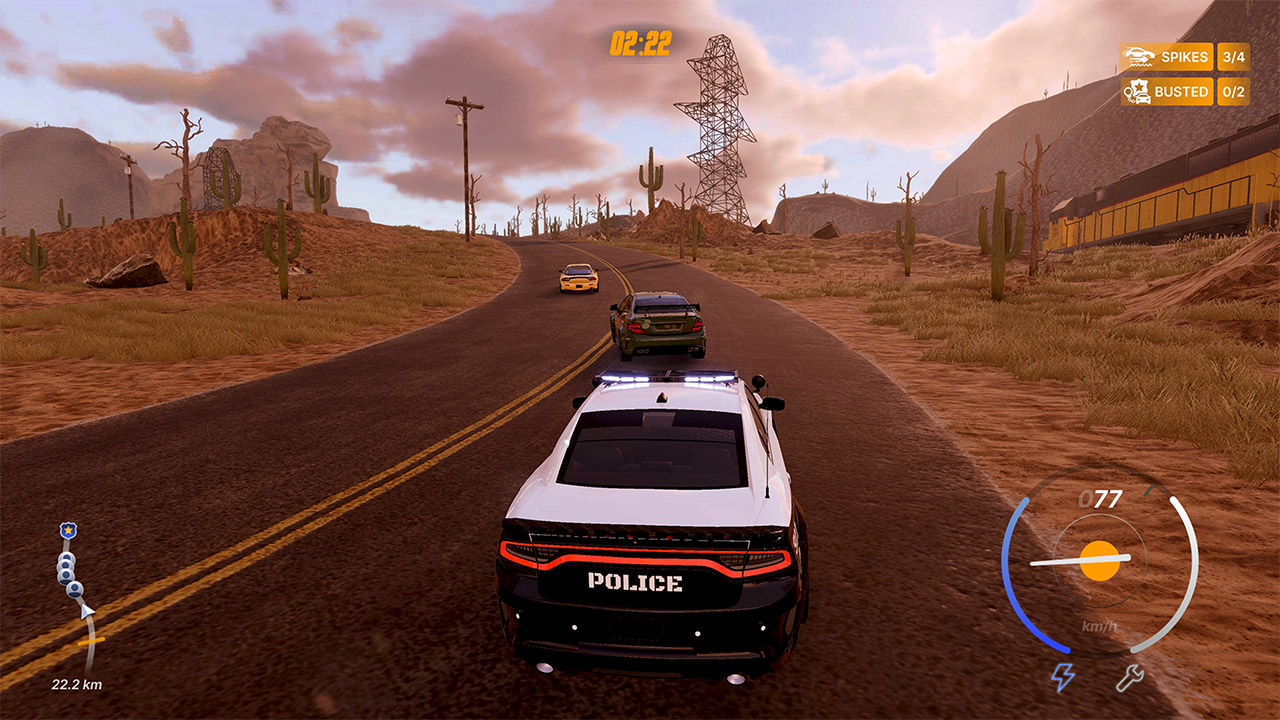Expand the BUSTED 0/2 counter

[1233, 91]
